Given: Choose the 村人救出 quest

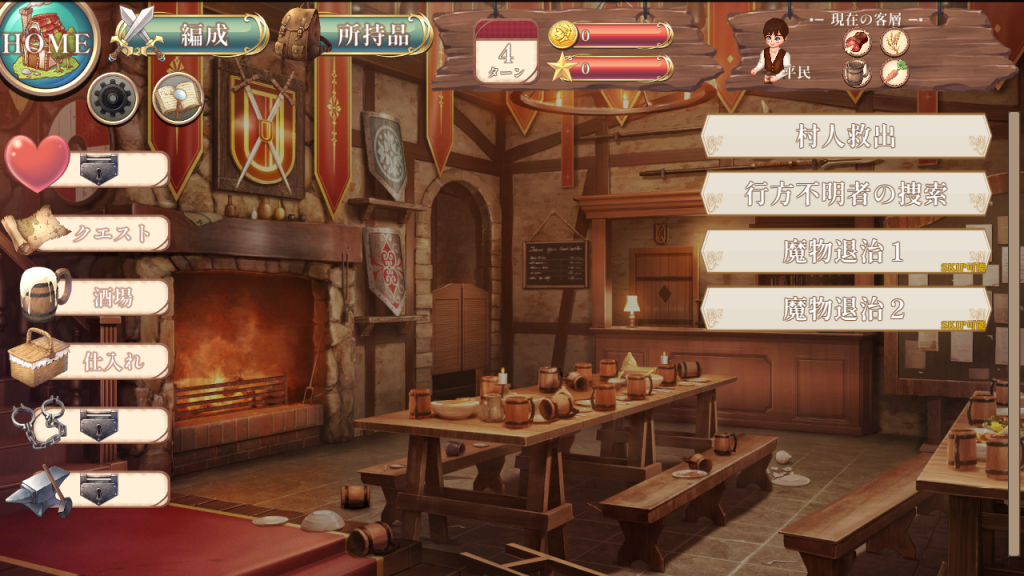Looking at the screenshot, I should 846,136.
